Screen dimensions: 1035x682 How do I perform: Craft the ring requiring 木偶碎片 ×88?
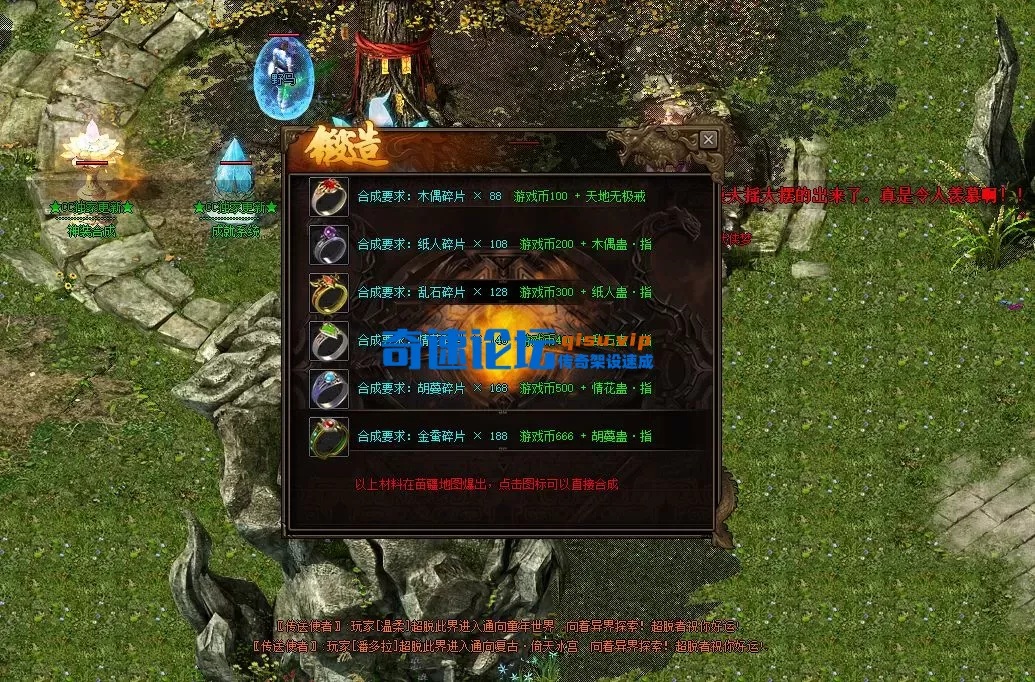coord(329,197)
